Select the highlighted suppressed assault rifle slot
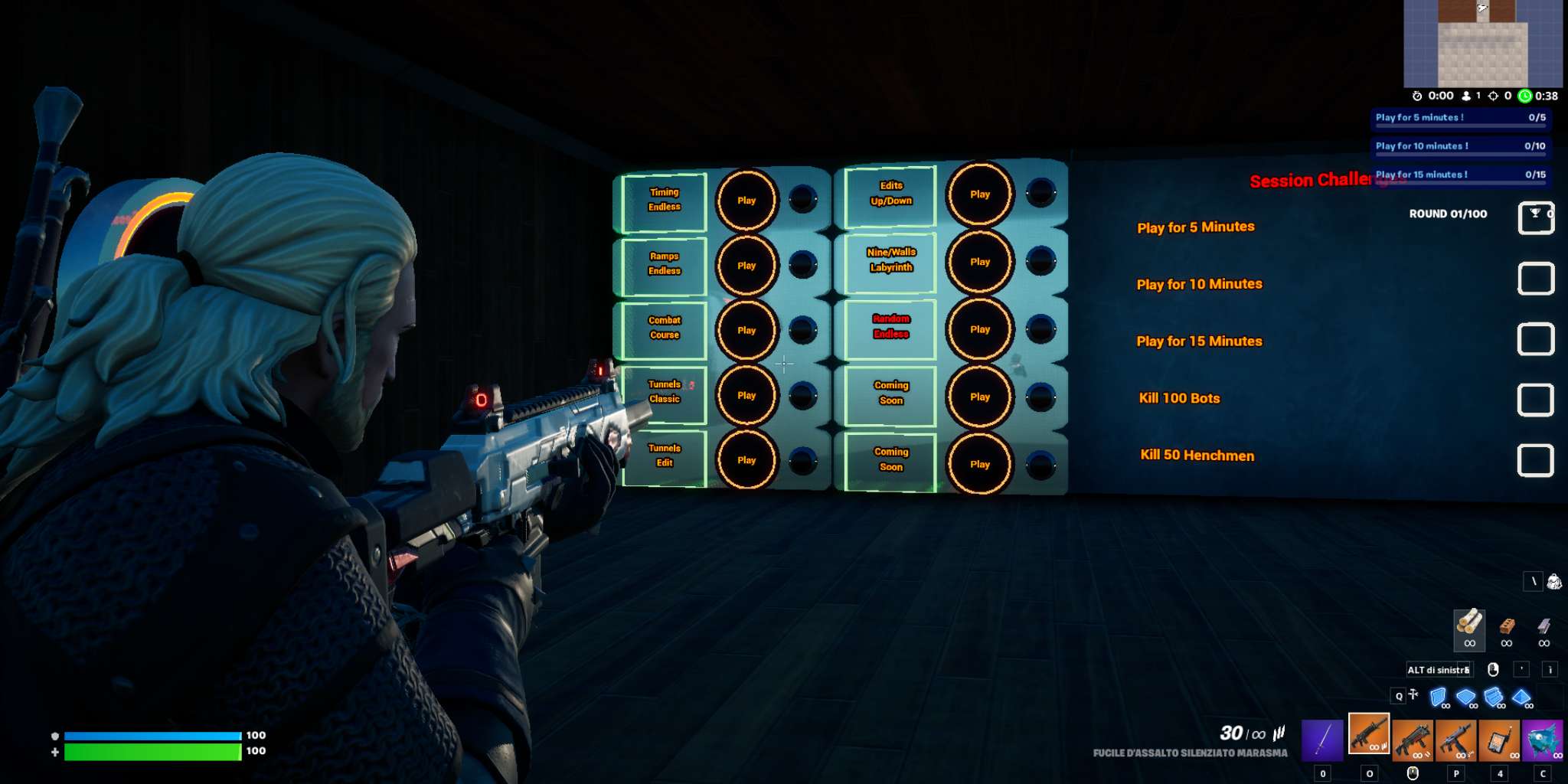 1368,735
